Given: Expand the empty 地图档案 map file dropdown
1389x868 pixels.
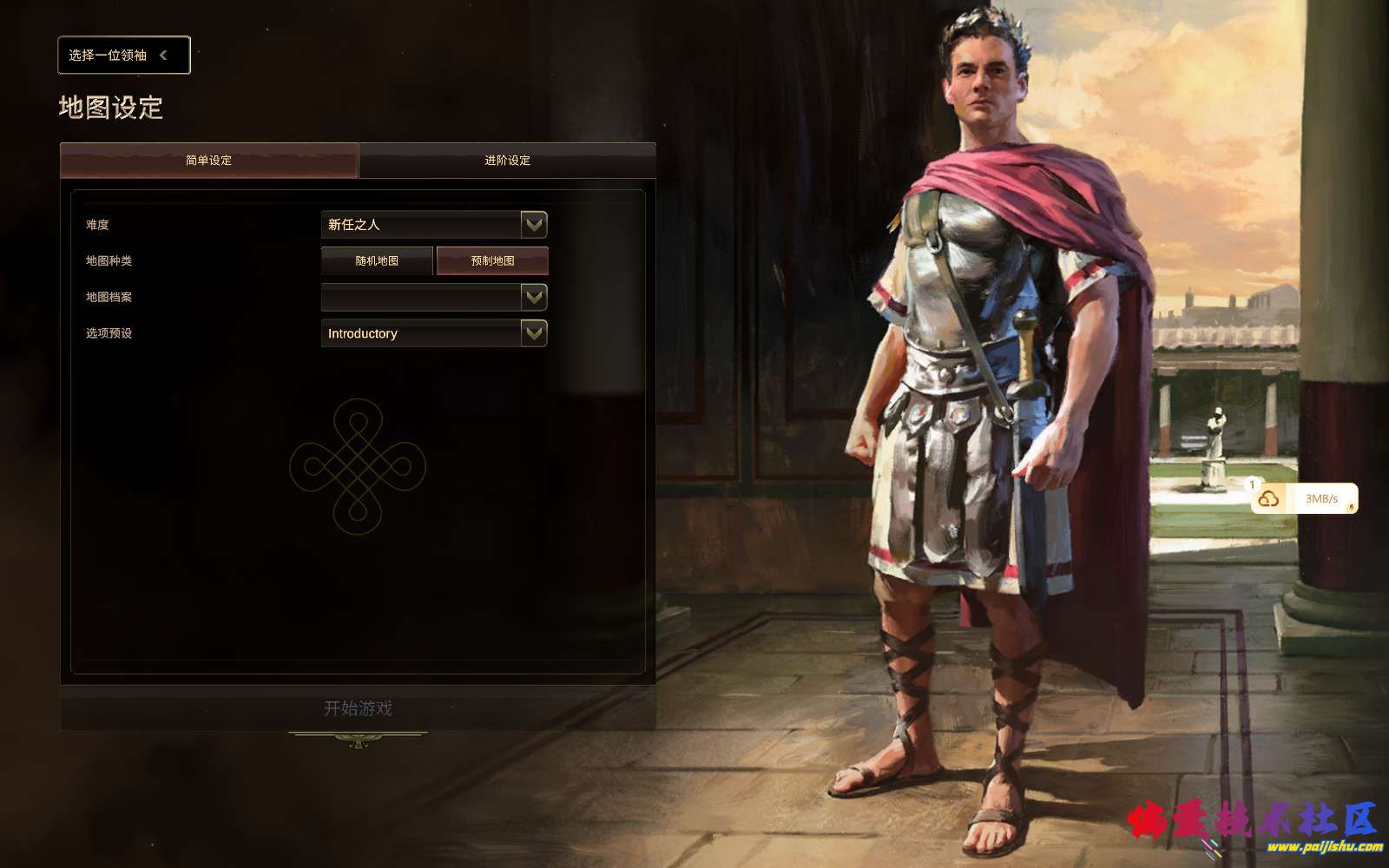Looking at the screenshot, I should point(434,298).
